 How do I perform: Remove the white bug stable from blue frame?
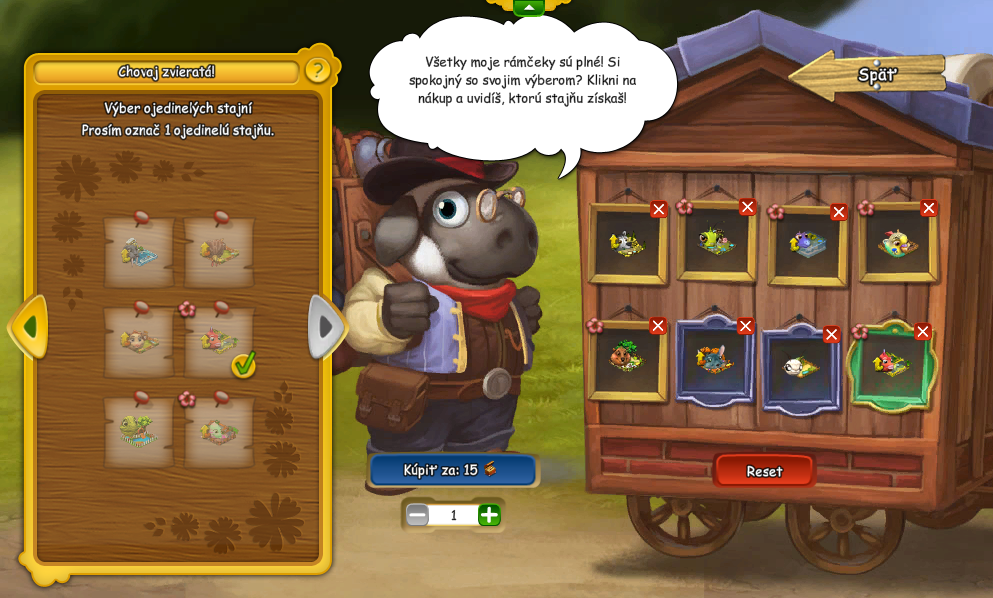(x=832, y=335)
